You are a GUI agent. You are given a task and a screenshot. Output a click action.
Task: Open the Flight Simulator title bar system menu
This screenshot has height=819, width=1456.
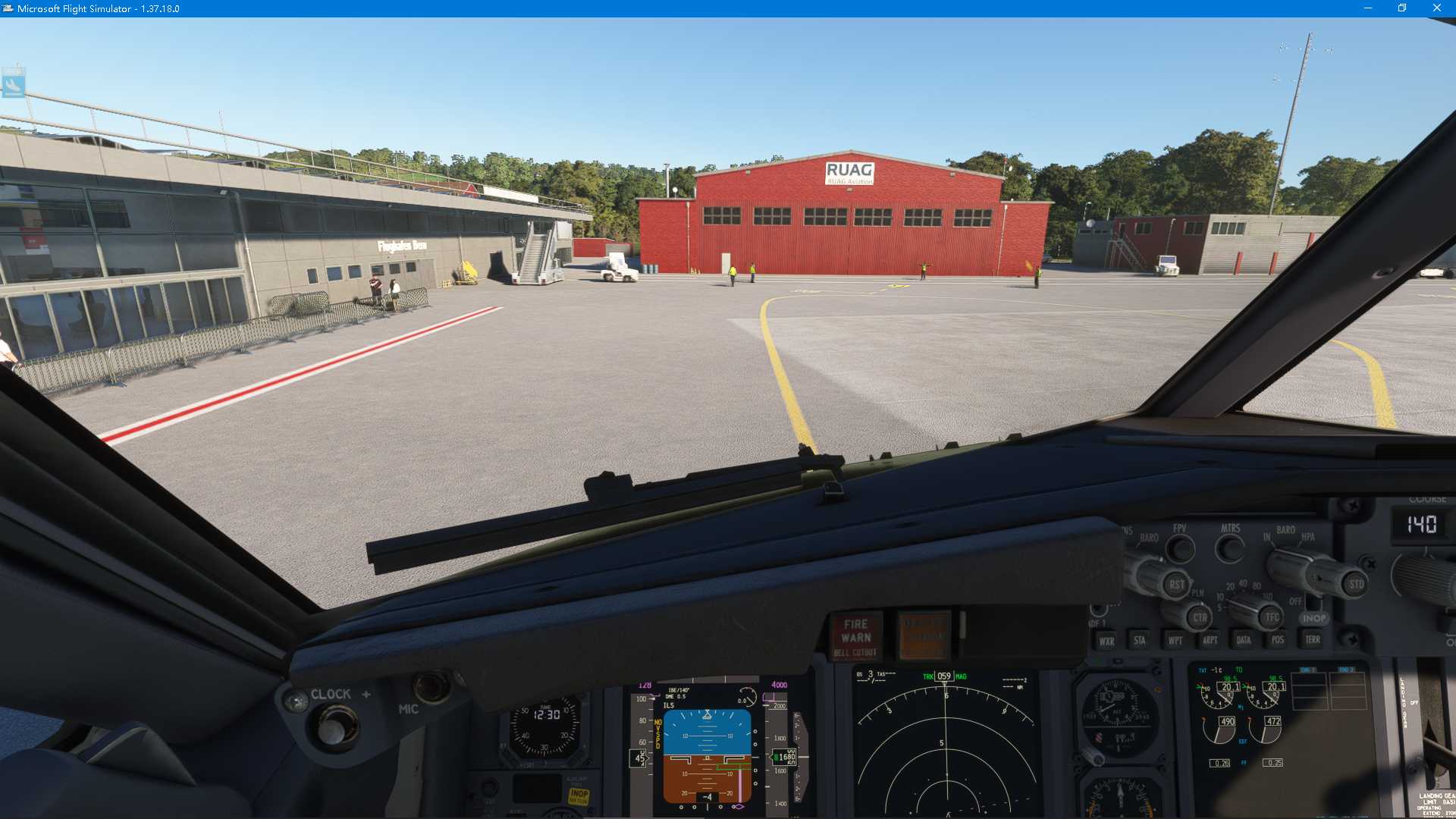click(8, 8)
